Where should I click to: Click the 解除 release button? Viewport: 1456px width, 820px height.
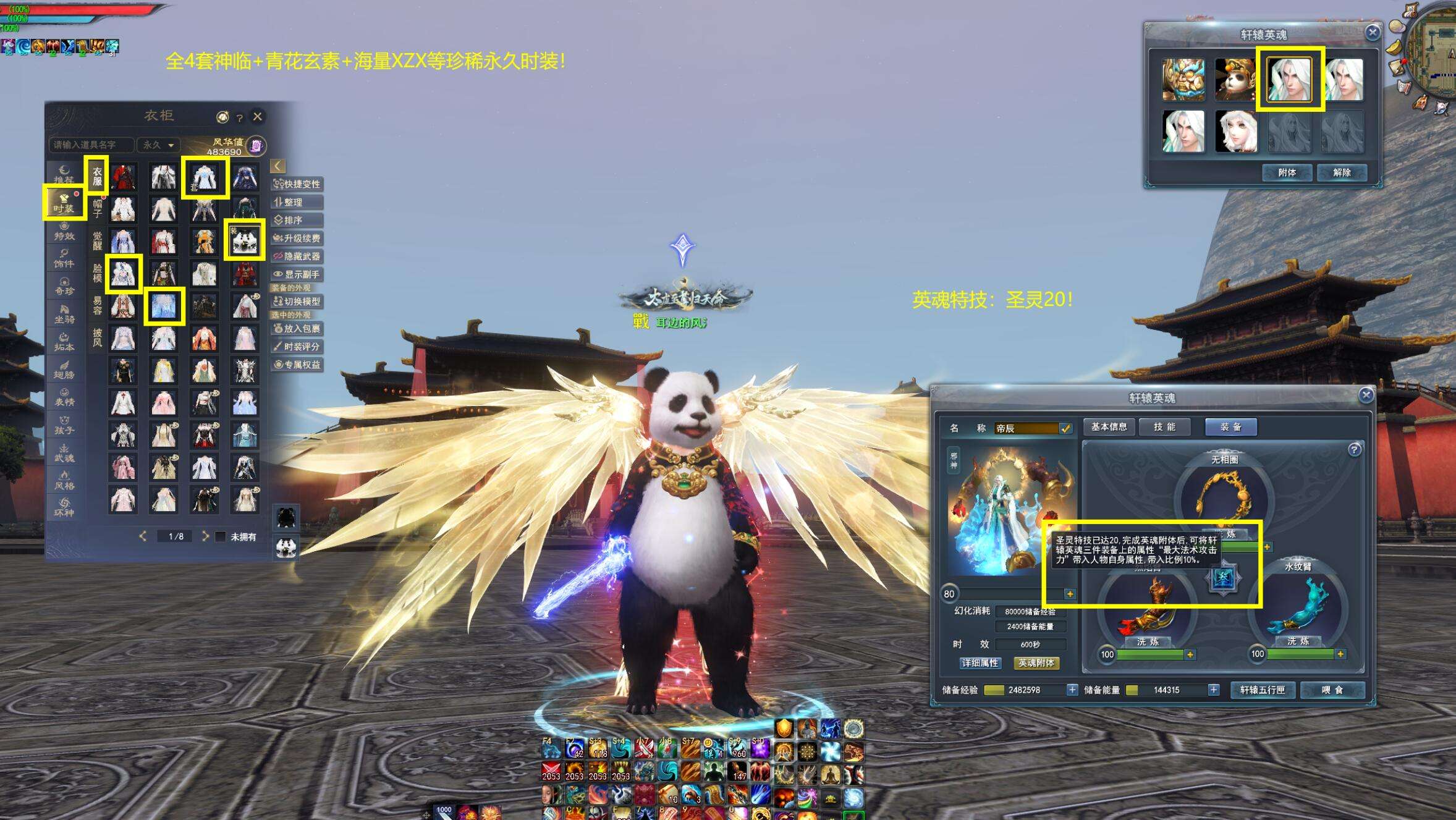[x=1341, y=172]
